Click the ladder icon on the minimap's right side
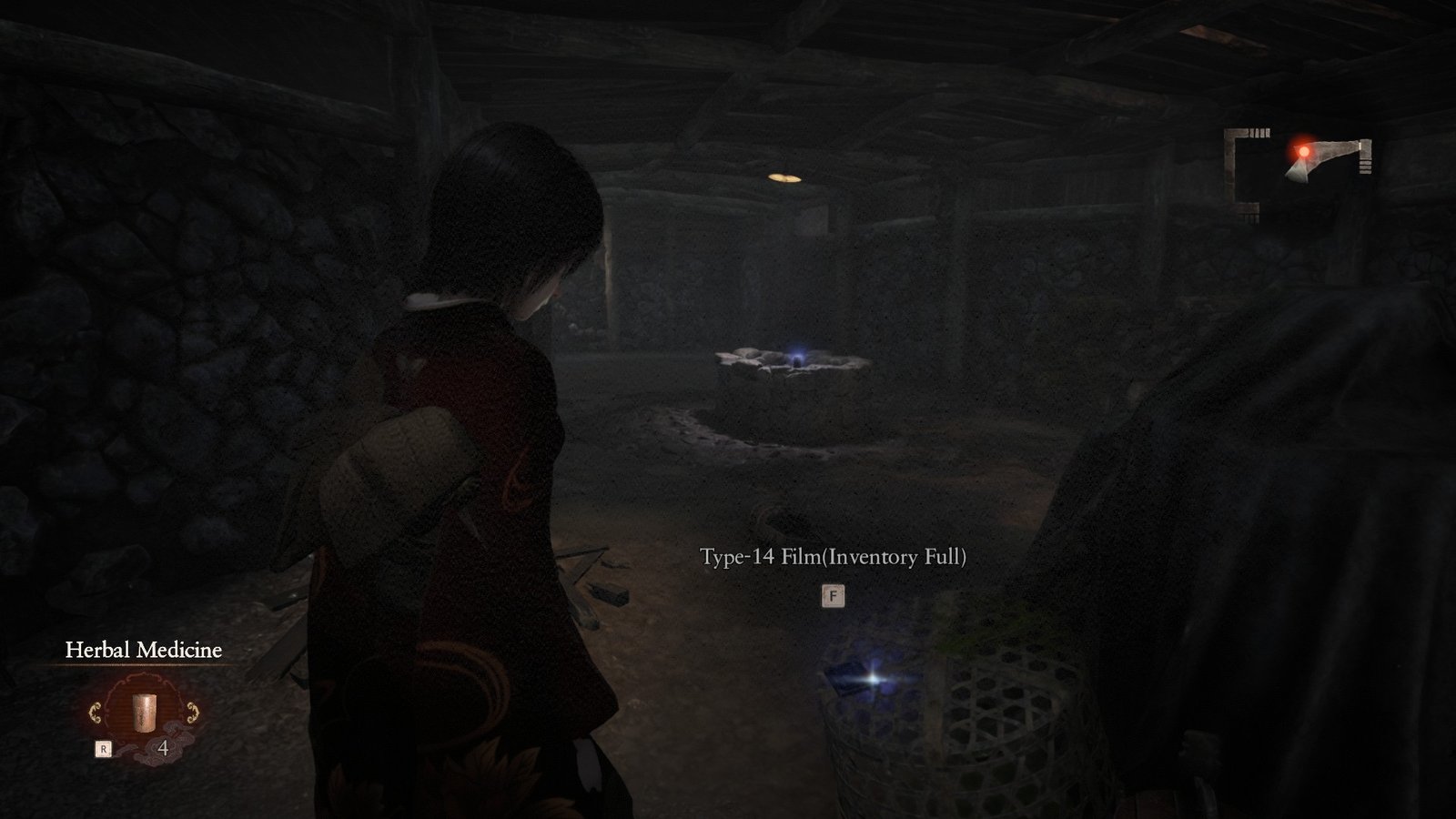 tap(1364, 168)
